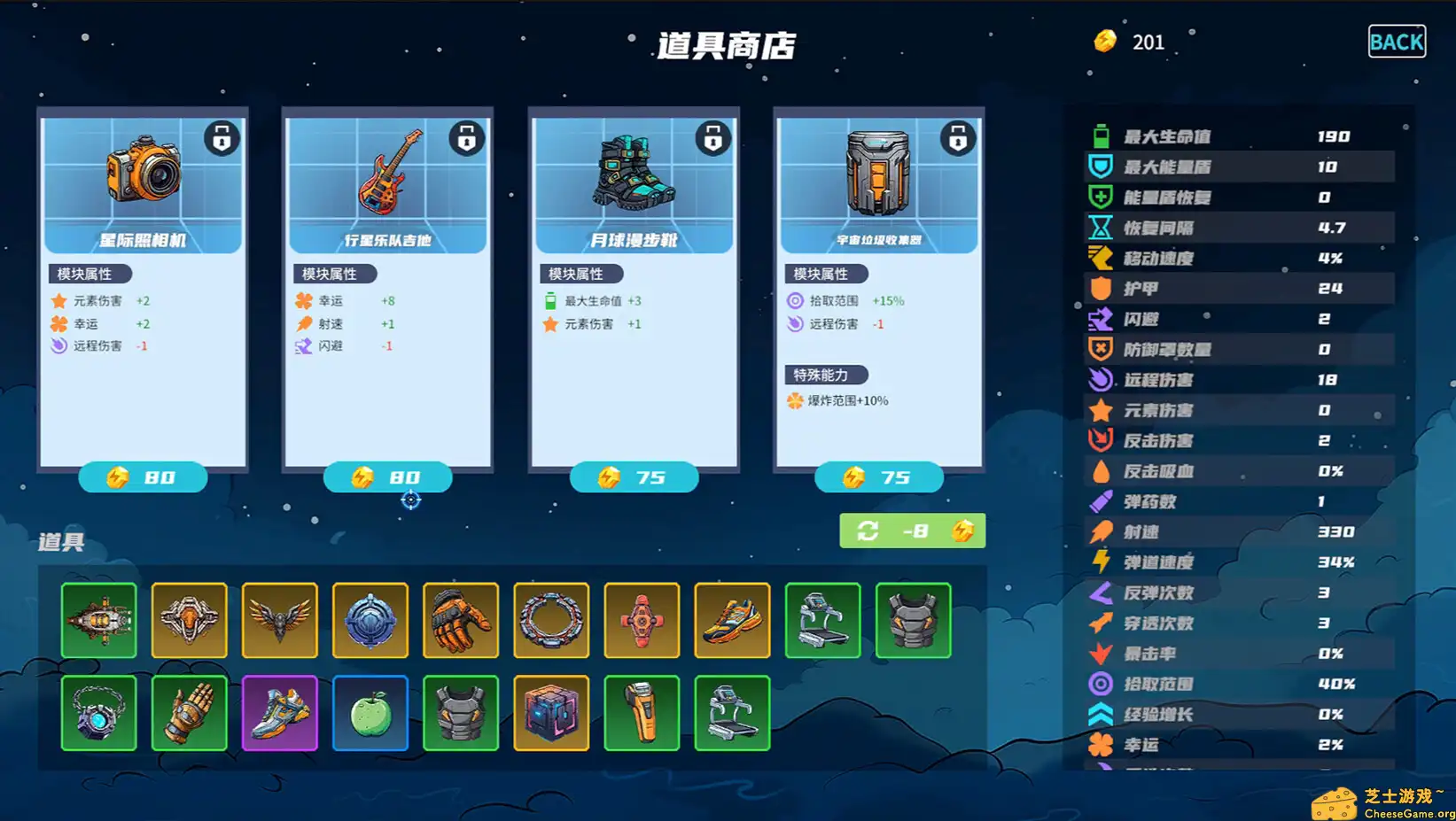
Task: Click the 模块属性 label on the guitar card
Action: (x=331, y=274)
